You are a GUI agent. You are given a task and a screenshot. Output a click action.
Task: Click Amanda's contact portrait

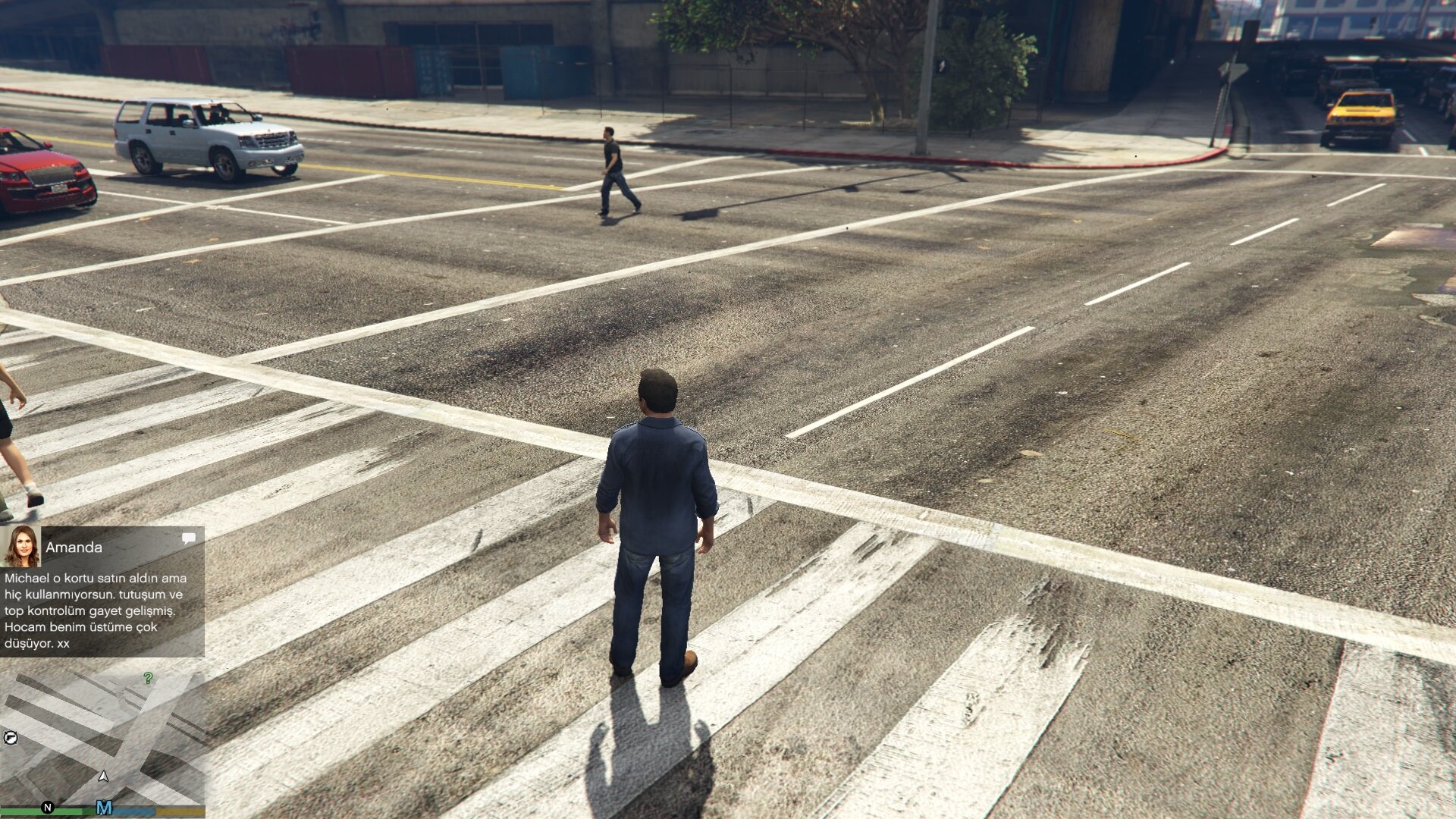coord(21,547)
